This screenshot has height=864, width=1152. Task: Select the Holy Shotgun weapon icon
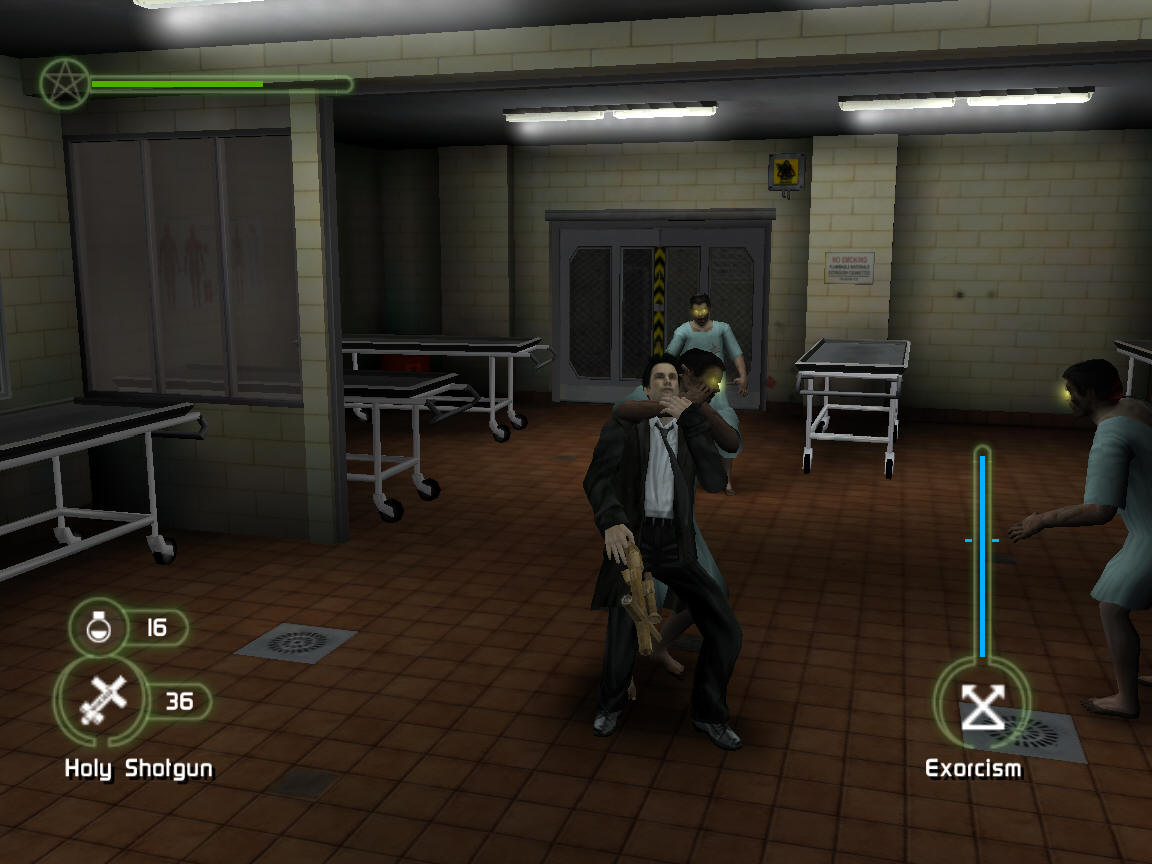click(104, 699)
